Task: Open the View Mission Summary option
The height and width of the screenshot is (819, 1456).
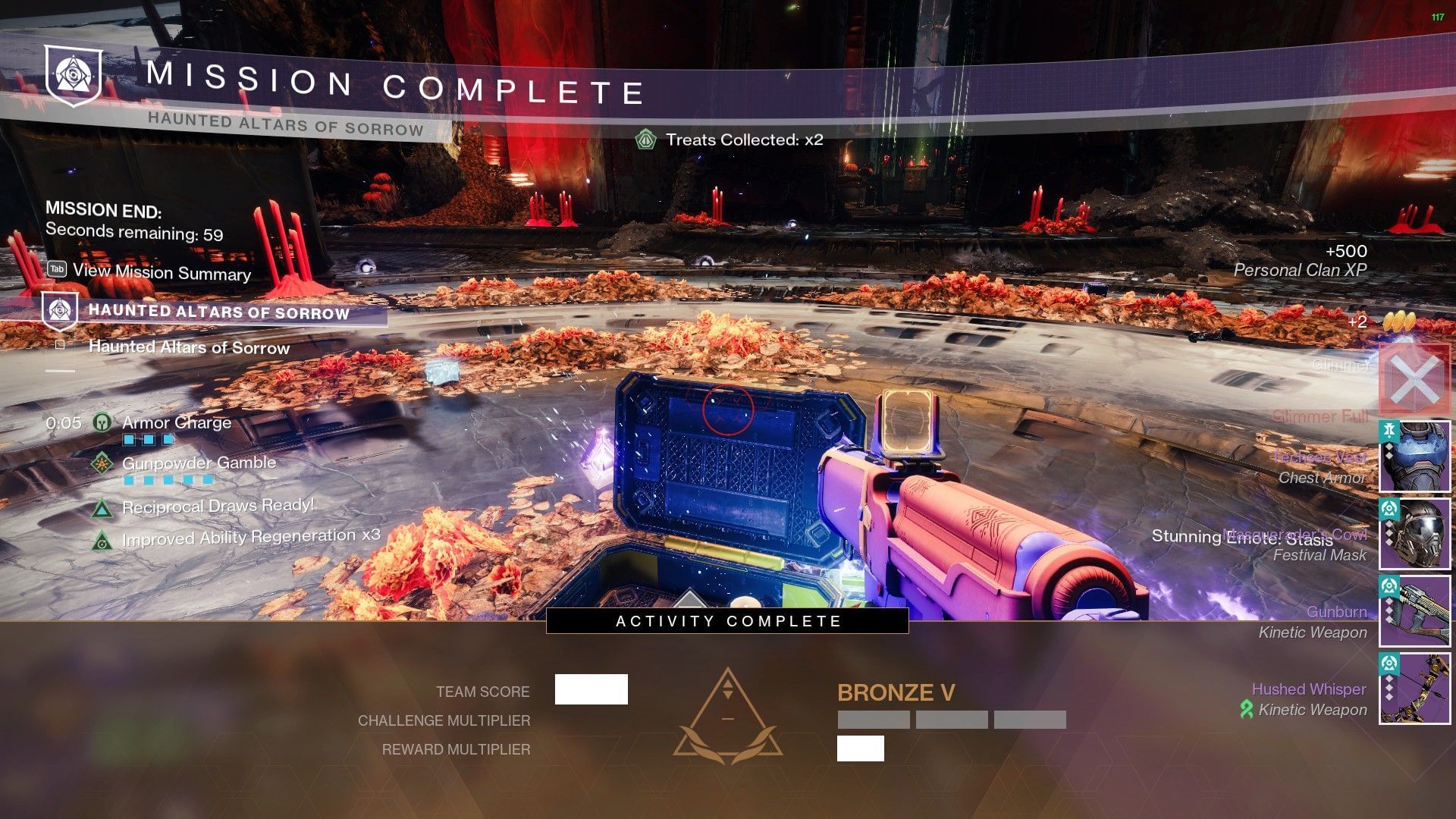Action: click(x=161, y=271)
